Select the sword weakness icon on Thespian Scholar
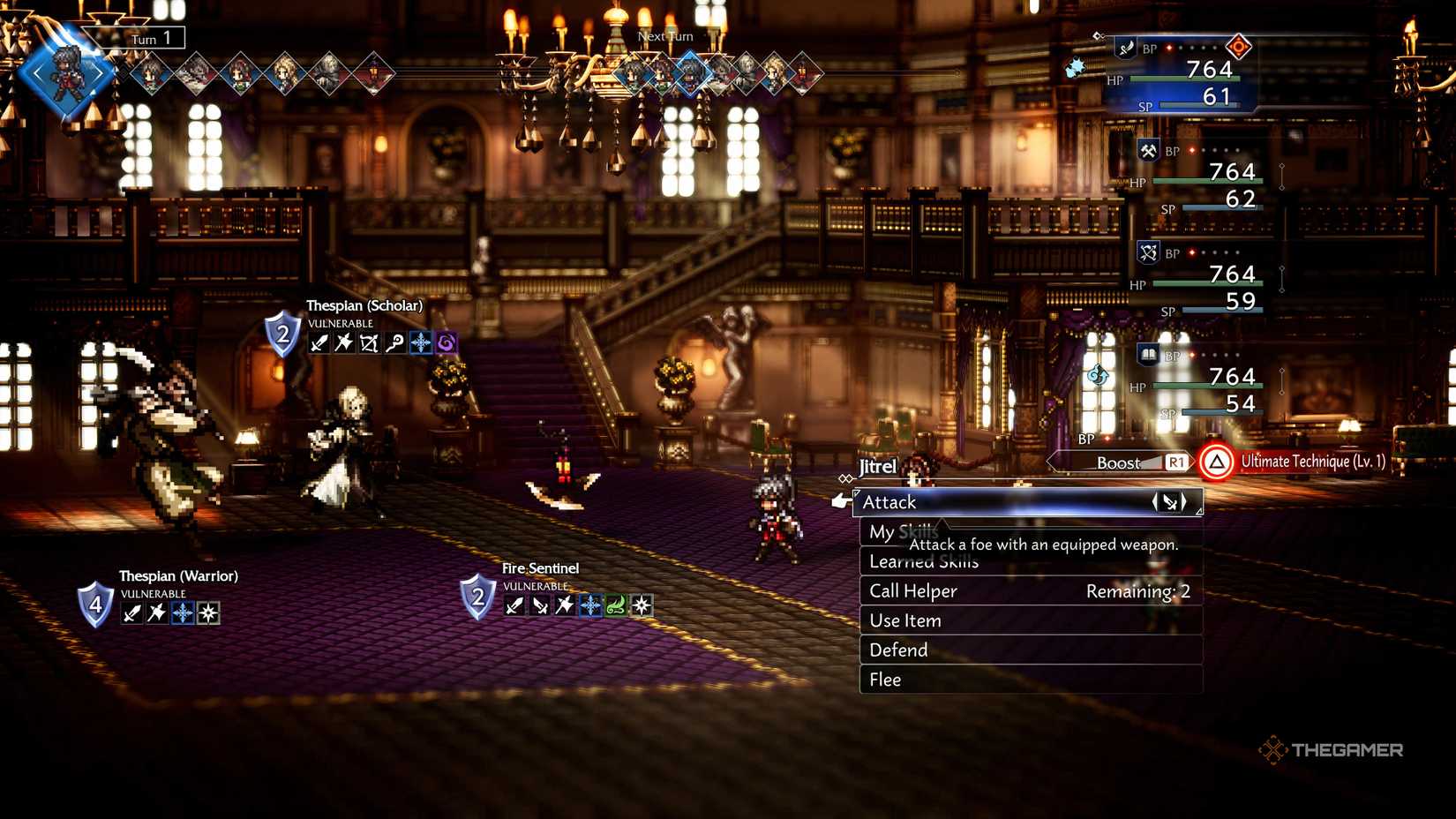The width and height of the screenshot is (1456, 819). (x=318, y=342)
